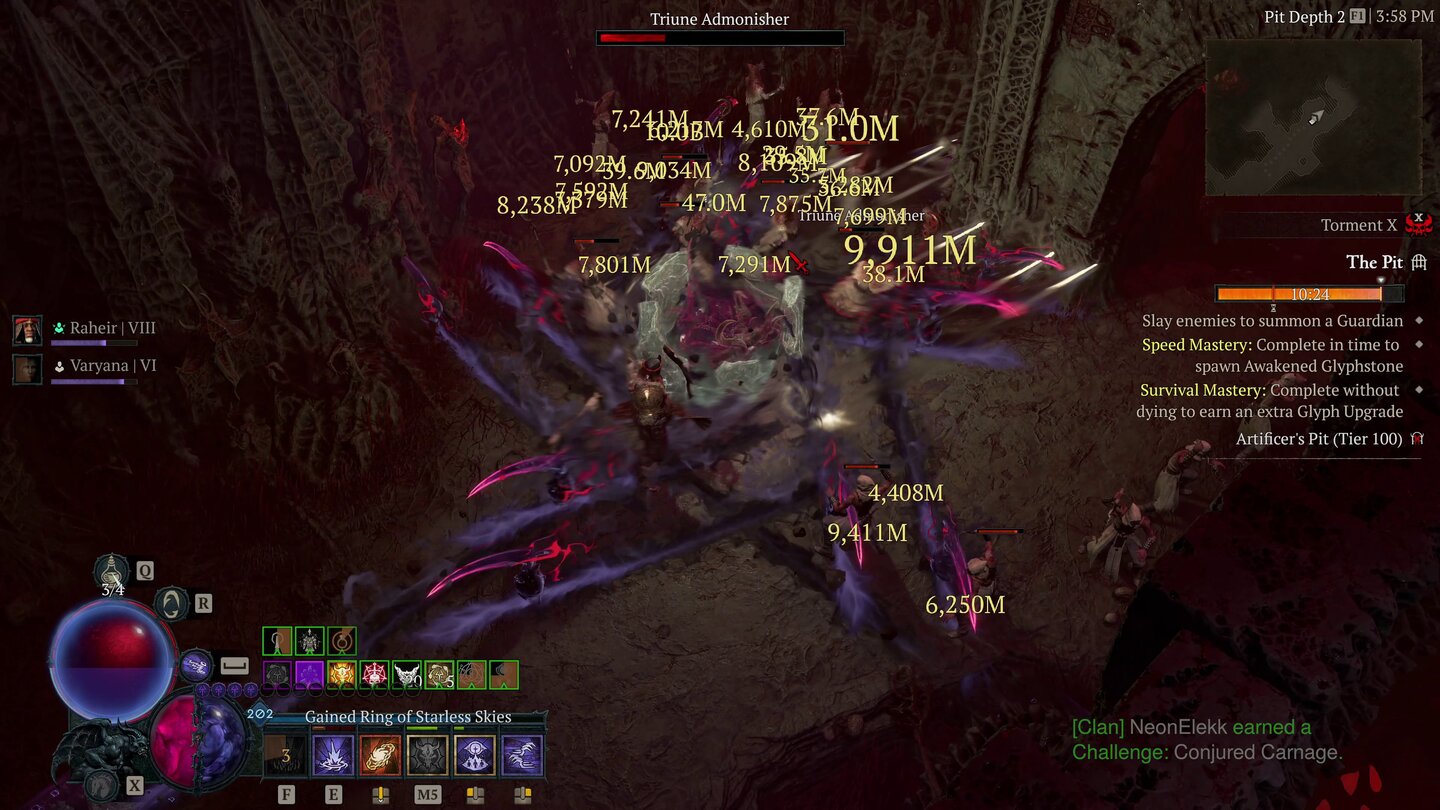This screenshot has width=1440, height=810.
Task: Click the purple debuff icon on the buff bar
Action: tap(309, 673)
